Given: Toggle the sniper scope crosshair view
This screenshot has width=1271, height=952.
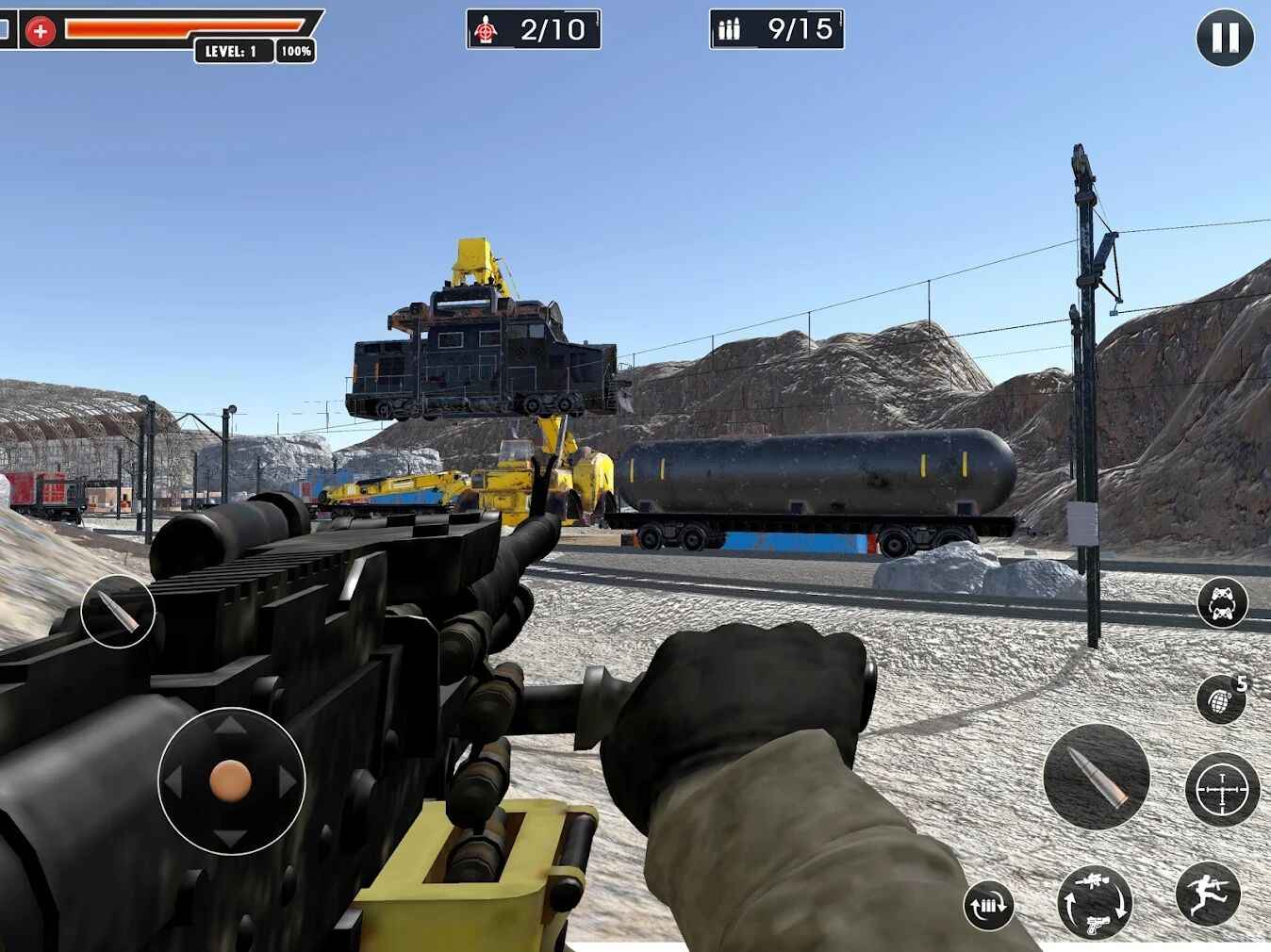Looking at the screenshot, I should coord(1220,787).
